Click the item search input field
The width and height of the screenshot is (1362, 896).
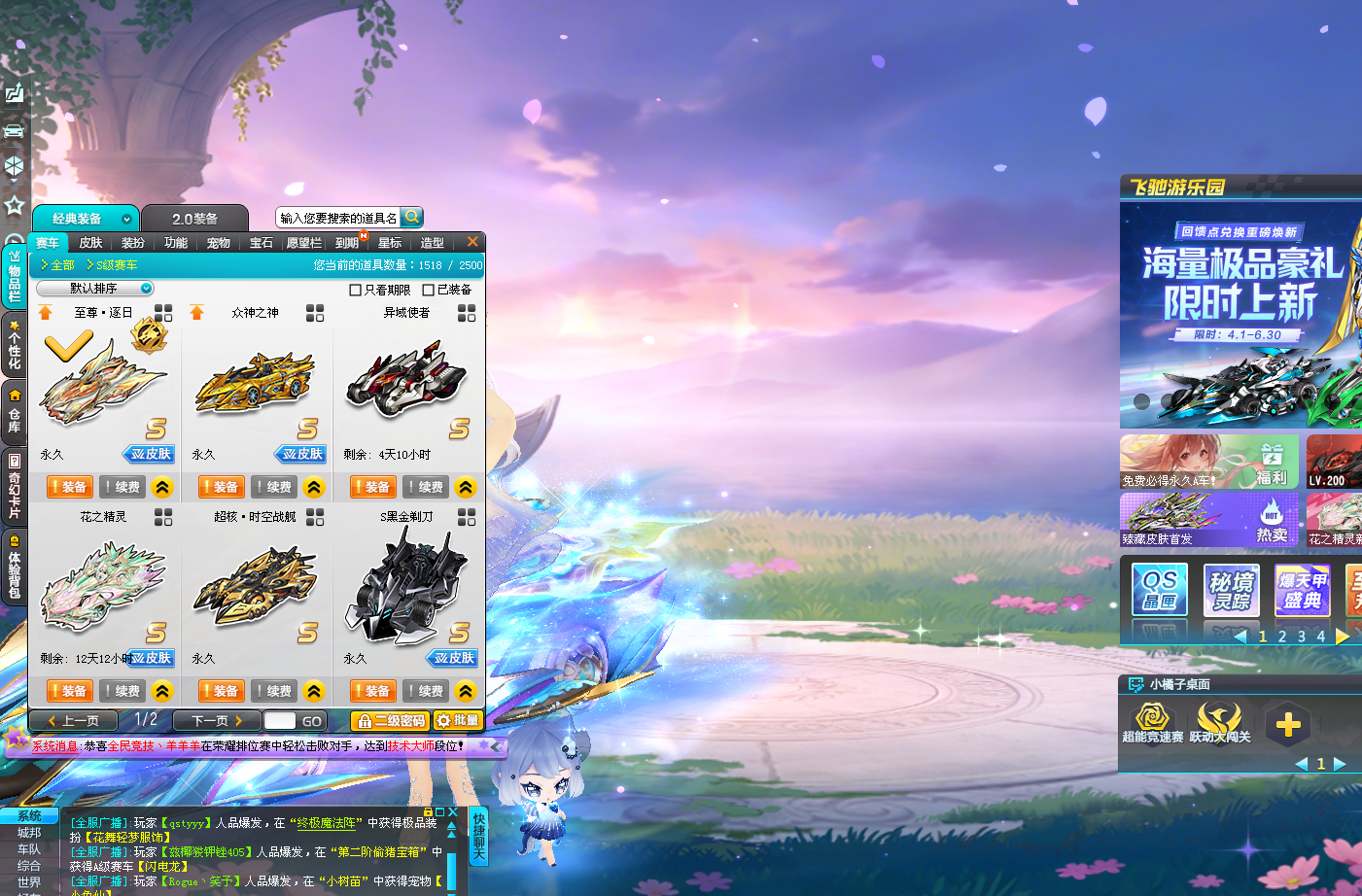338,218
